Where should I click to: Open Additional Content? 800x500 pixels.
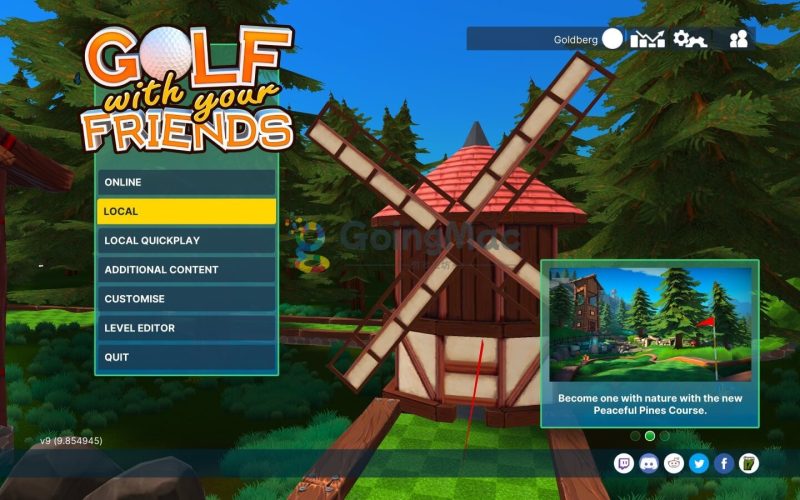(x=186, y=269)
